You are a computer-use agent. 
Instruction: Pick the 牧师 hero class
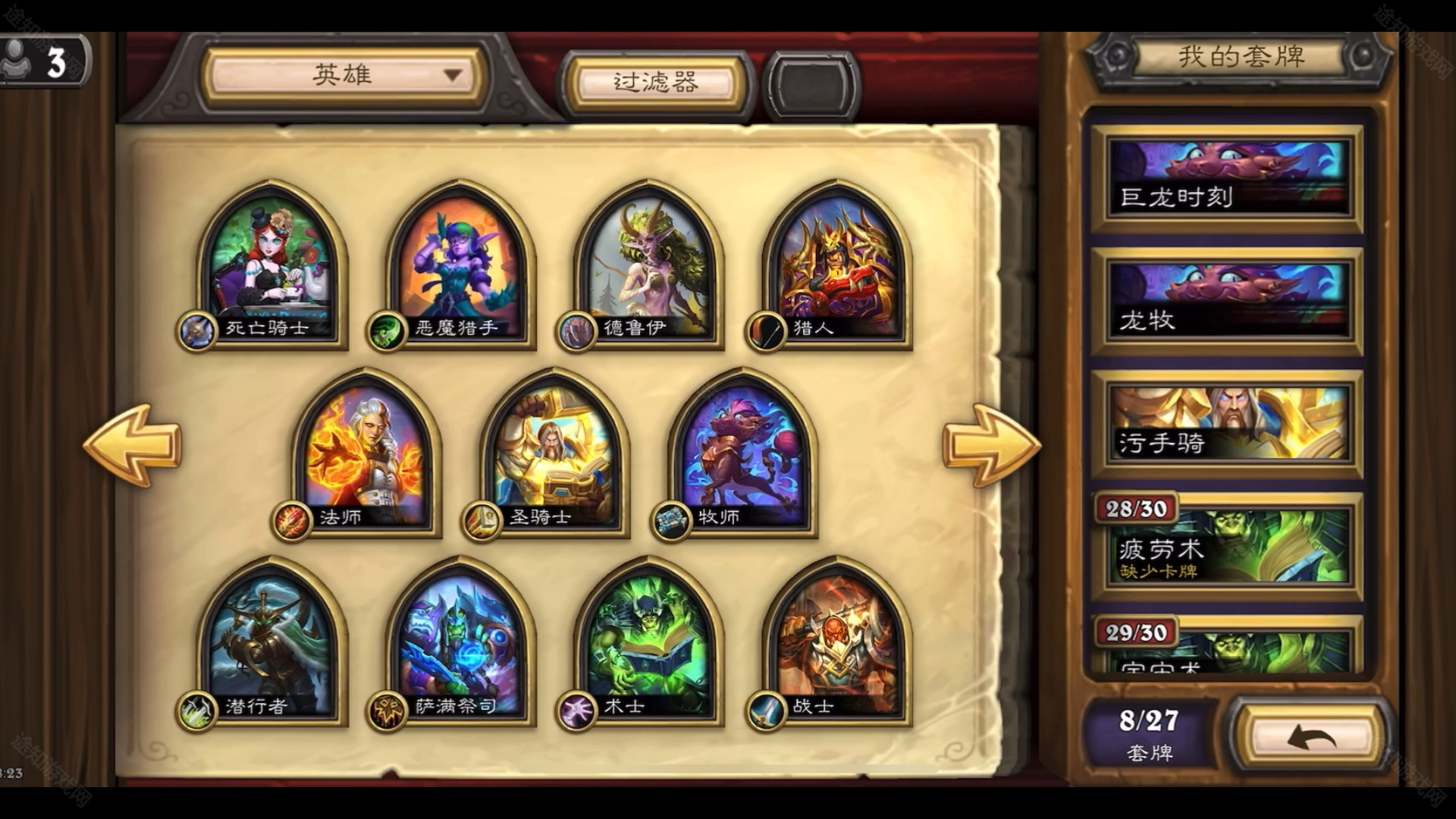coord(742,451)
